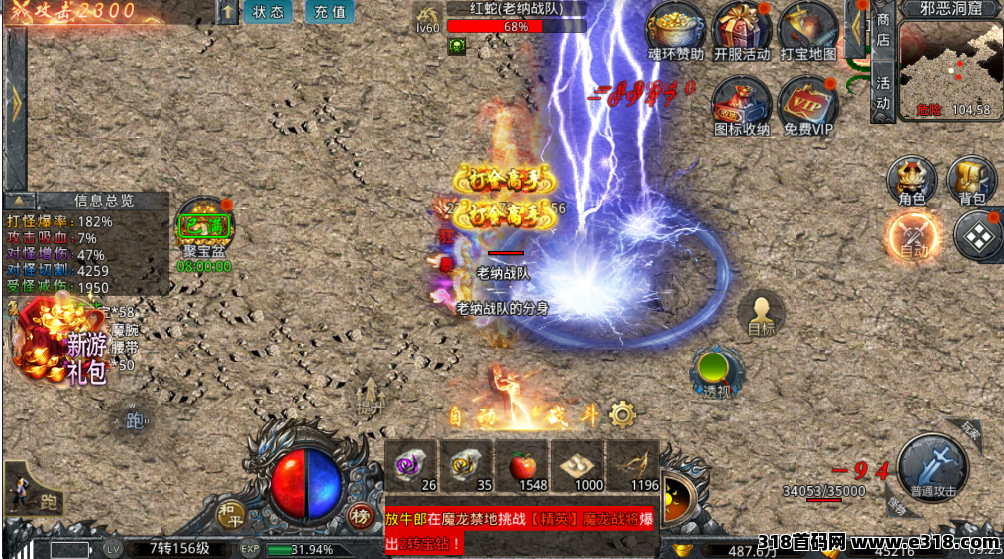Select the 目标 target button
Viewport: 1004px width, 559px height.
pos(761,312)
